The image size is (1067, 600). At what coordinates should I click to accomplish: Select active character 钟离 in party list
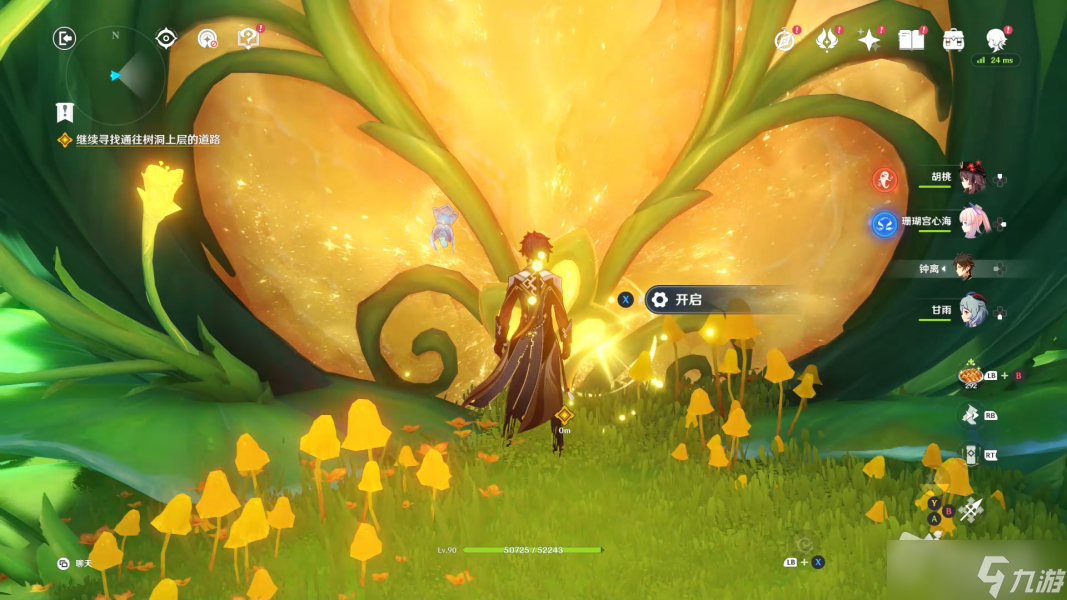(x=962, y=268)
